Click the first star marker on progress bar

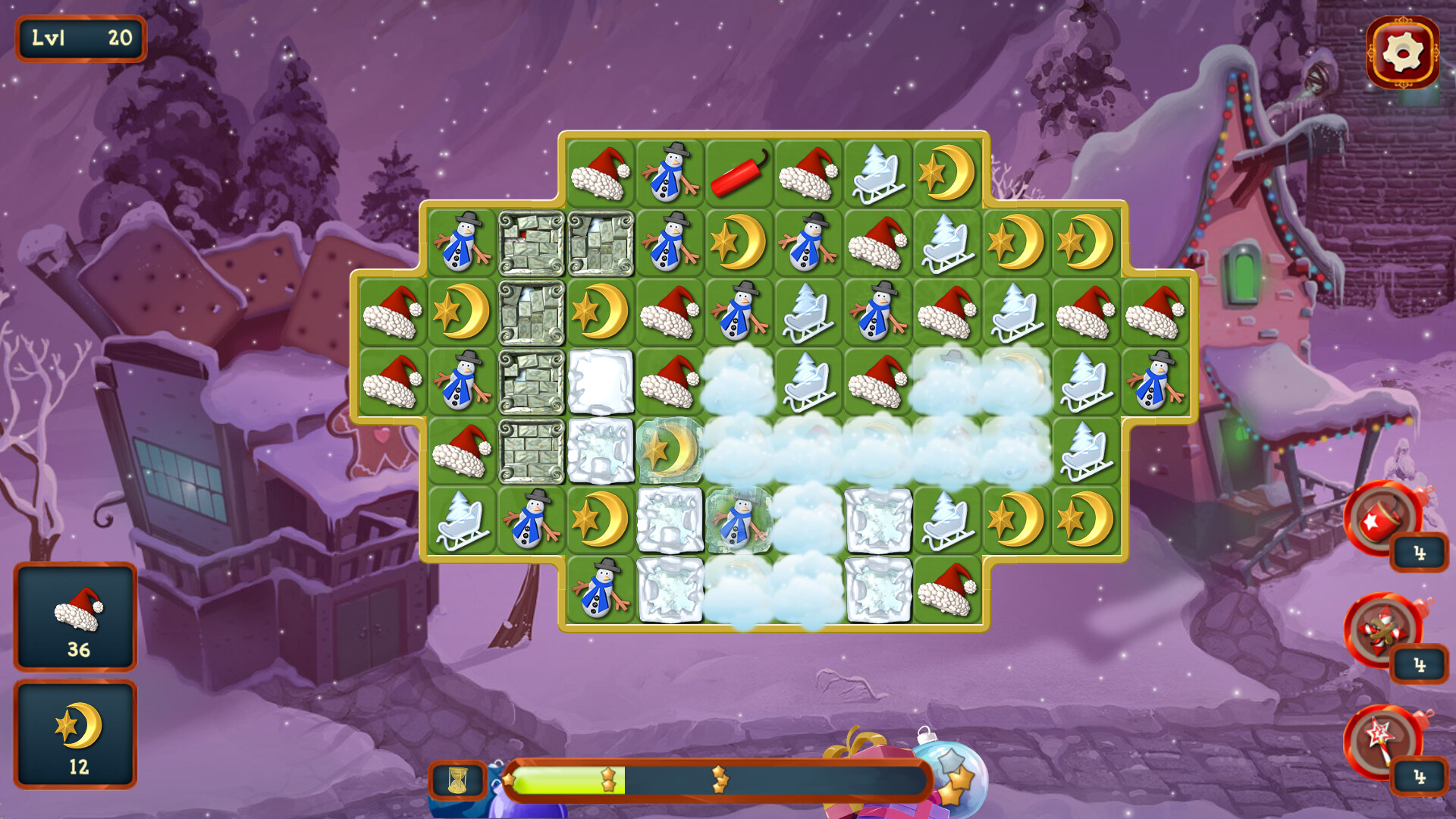(608, 777)
